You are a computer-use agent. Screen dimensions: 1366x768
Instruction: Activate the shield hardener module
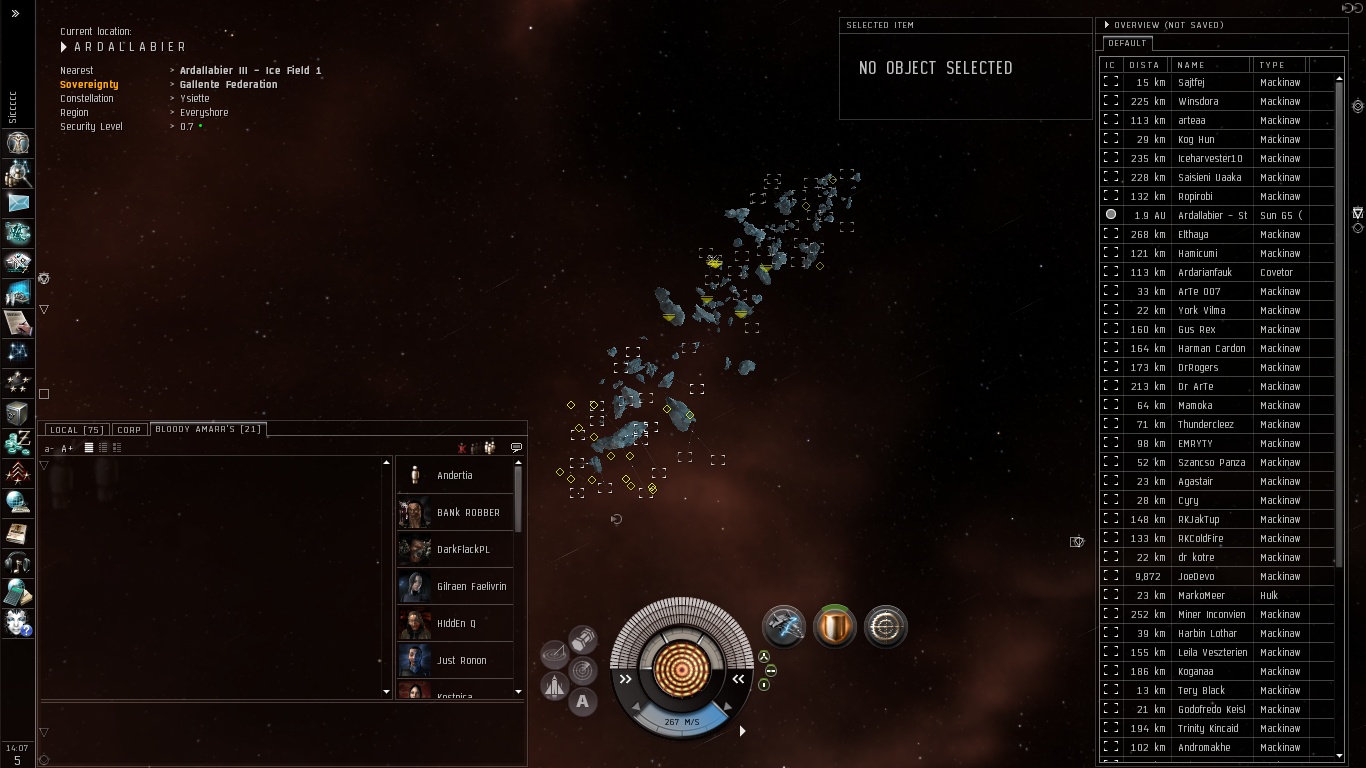[x=834, y=626]
